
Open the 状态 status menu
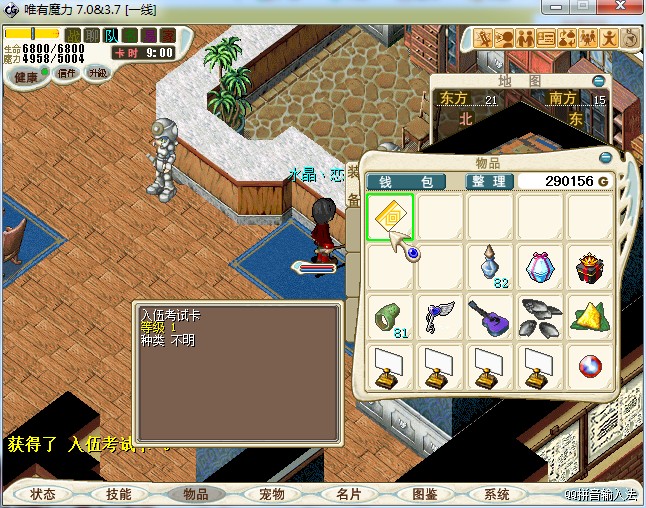[43, 494]
